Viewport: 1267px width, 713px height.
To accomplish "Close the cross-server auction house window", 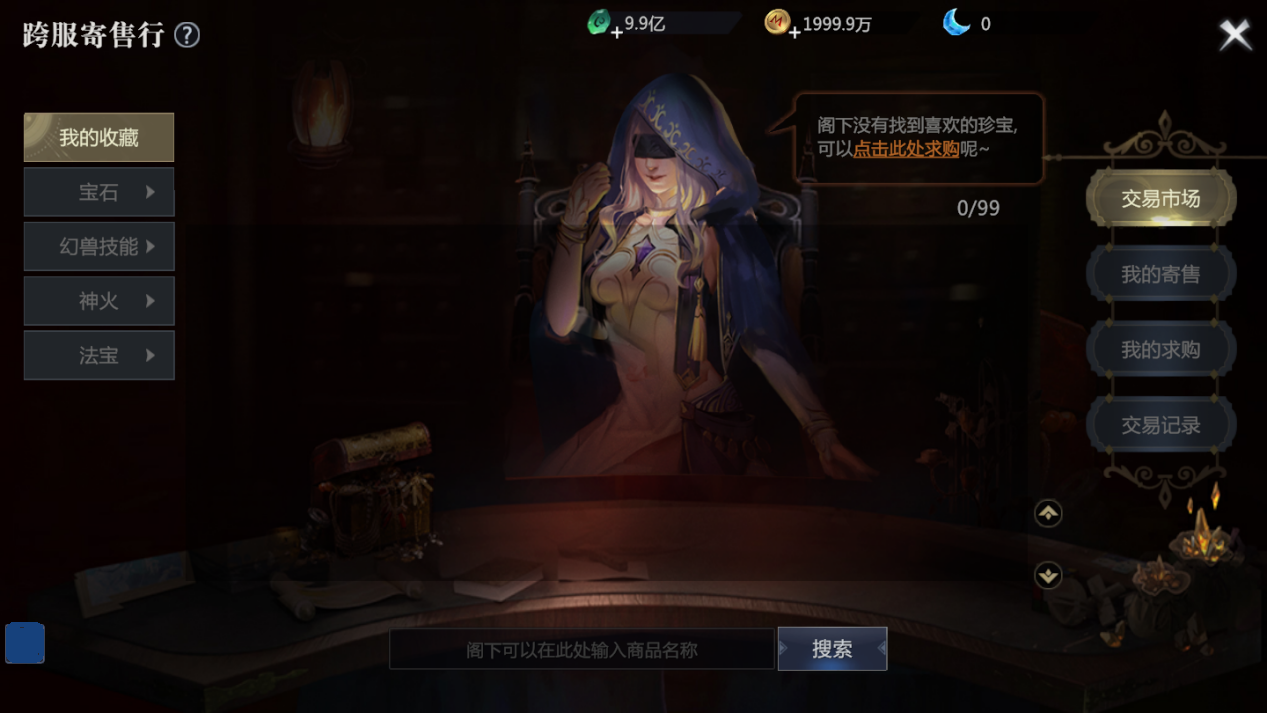I will point(1235,35).
